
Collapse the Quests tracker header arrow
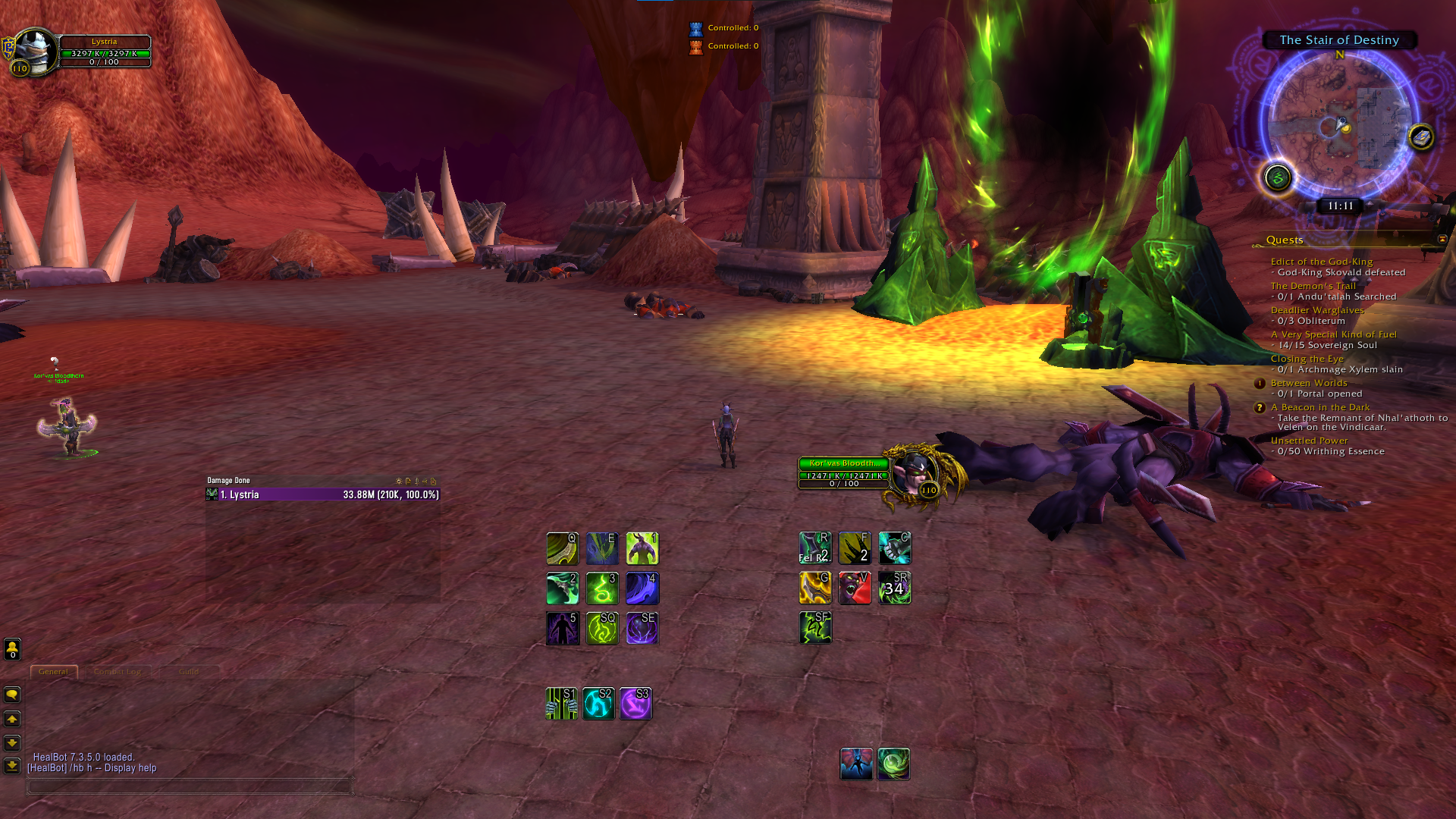point(1442,239)
